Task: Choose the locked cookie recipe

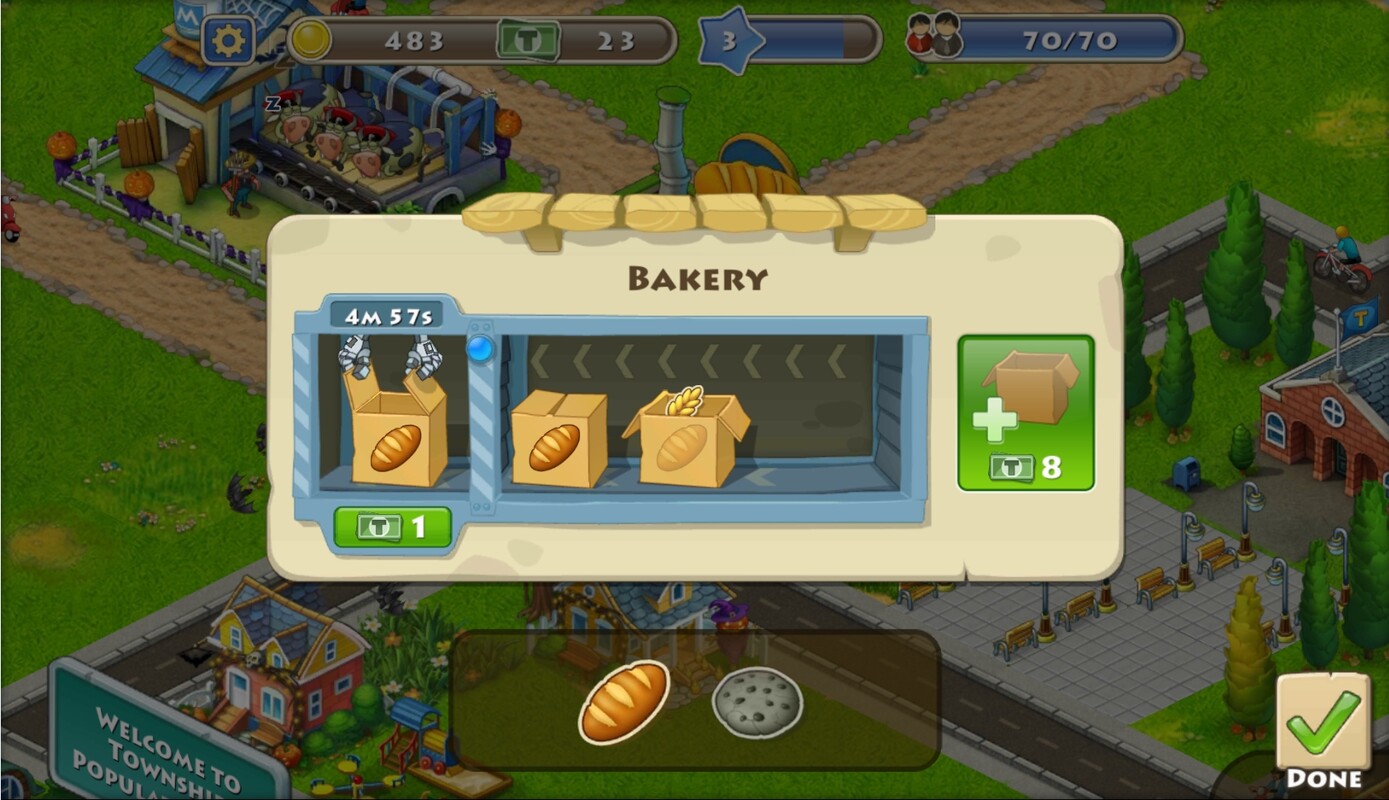Action: coord(757,702)
